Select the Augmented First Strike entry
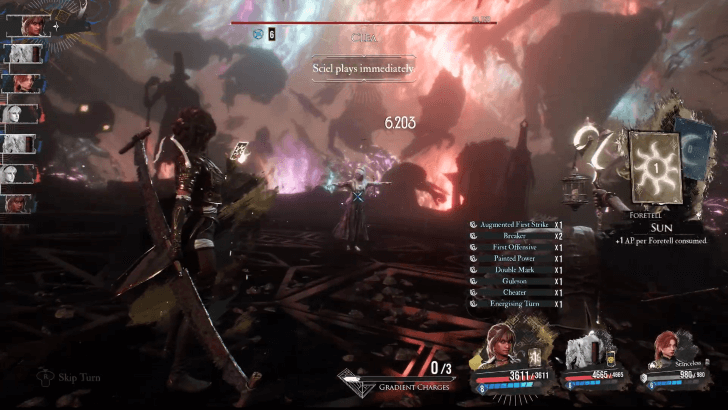This screenshot has width=728, height=410. (516, 225)
